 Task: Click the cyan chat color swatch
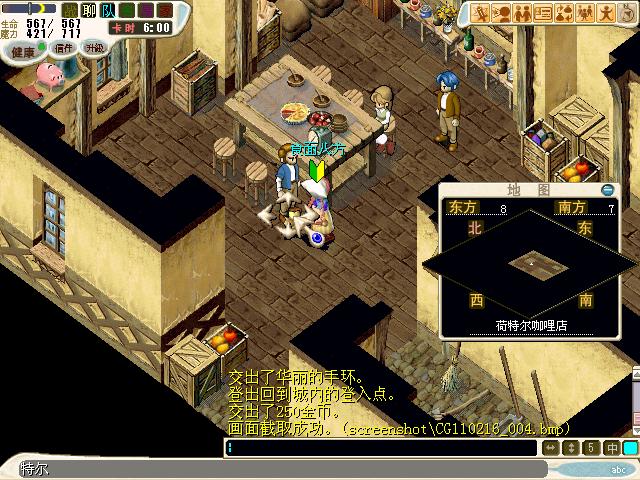click(x=630, y=448)
